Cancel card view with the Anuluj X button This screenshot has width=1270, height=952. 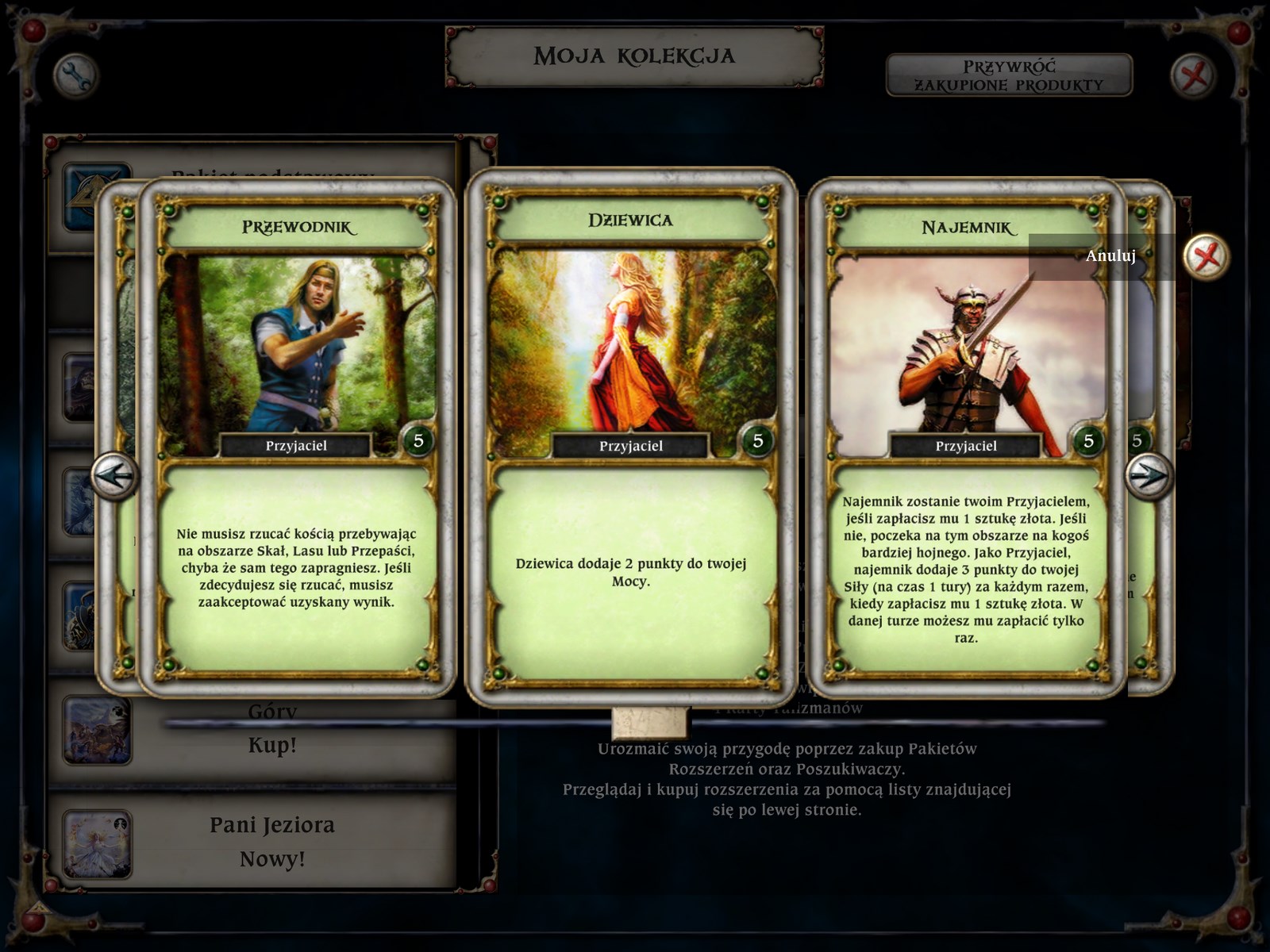click(1206, 256)
